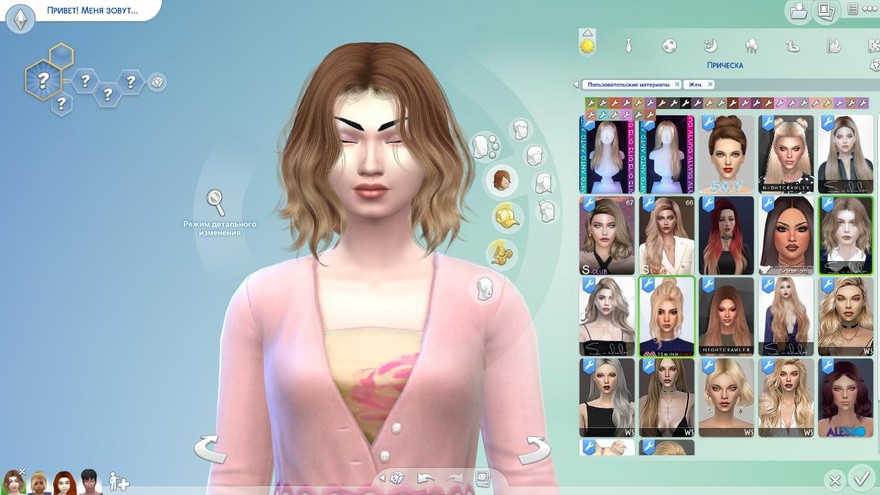Viewport: 880px width, 495px height.
Task: Rotate the Sim with the right arrow
Action: coord(535,450)
